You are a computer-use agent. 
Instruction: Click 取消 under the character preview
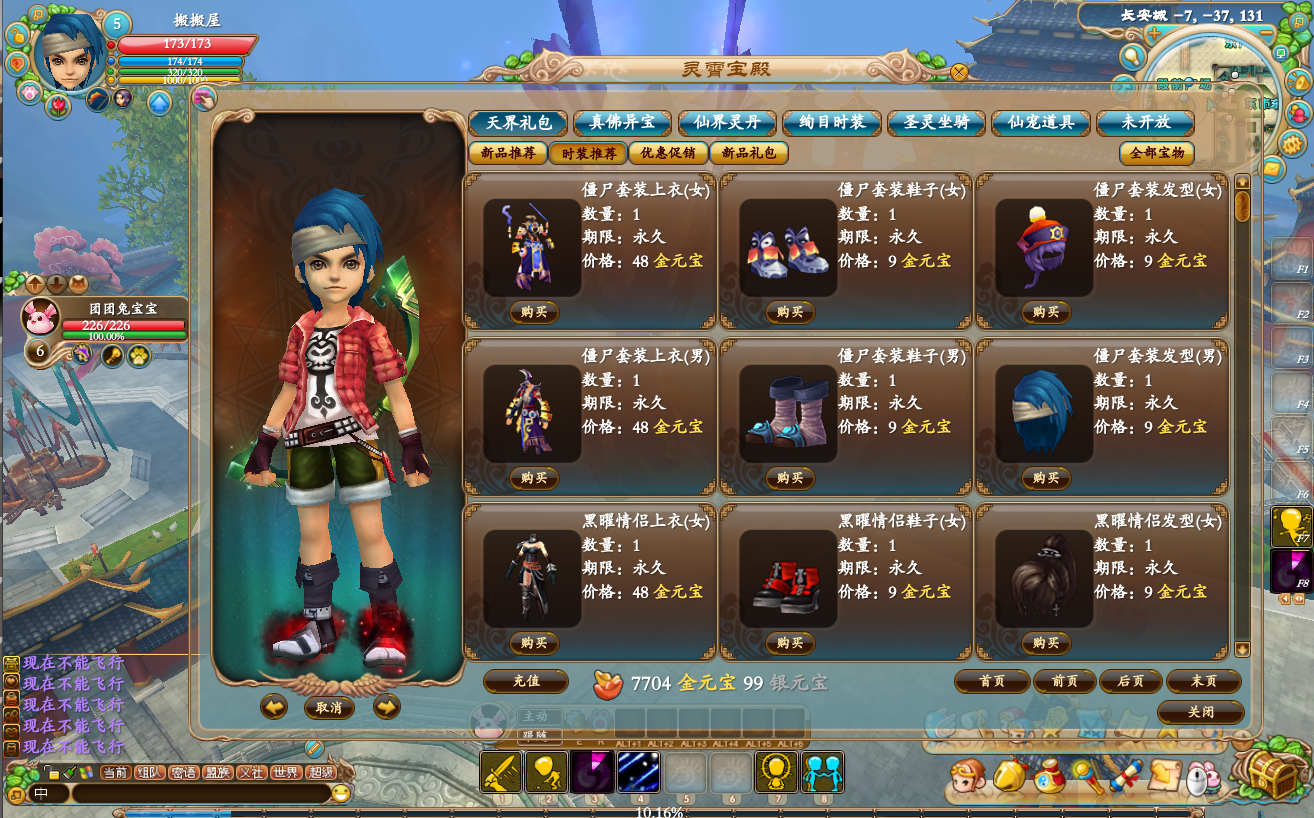tap(329, 708)
